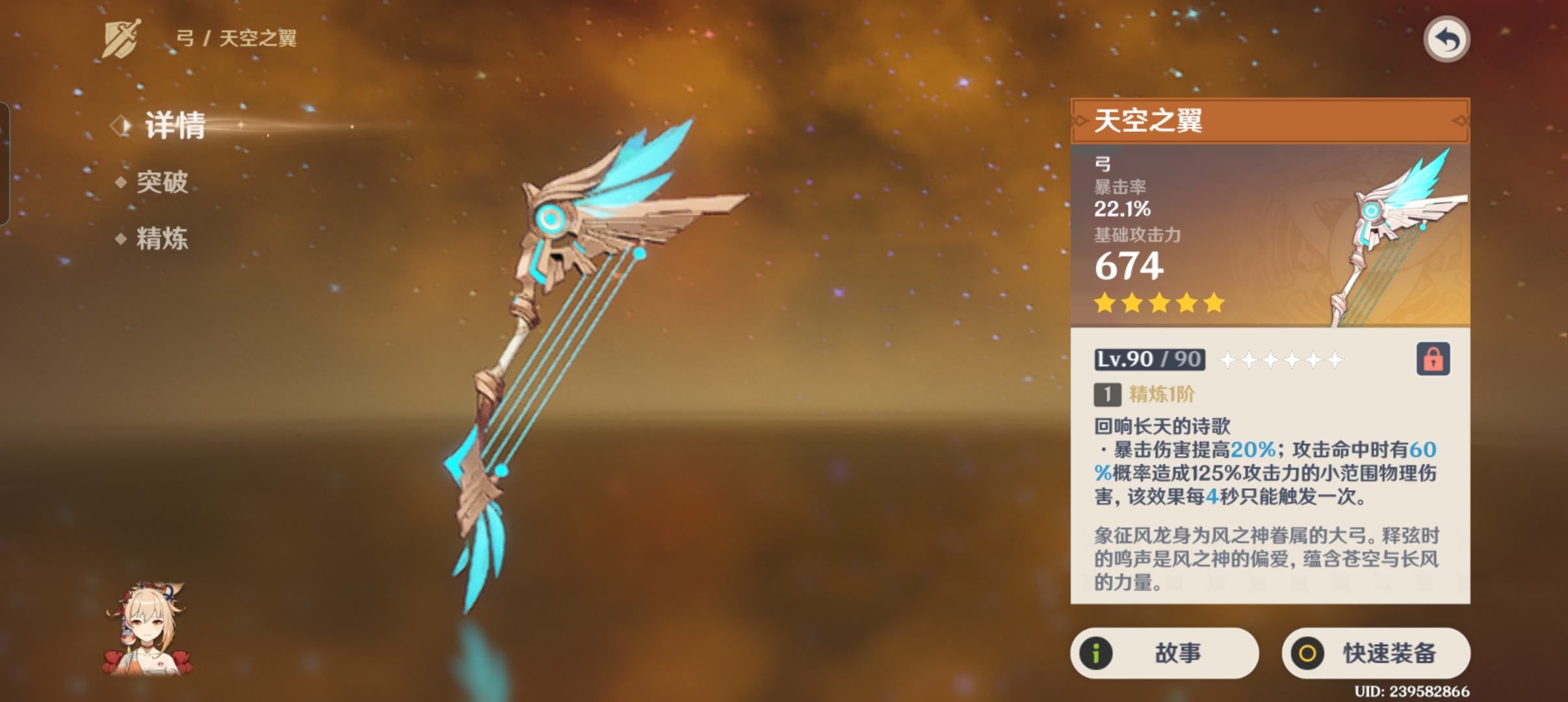Click the Yoimiya character portrait

147,629
